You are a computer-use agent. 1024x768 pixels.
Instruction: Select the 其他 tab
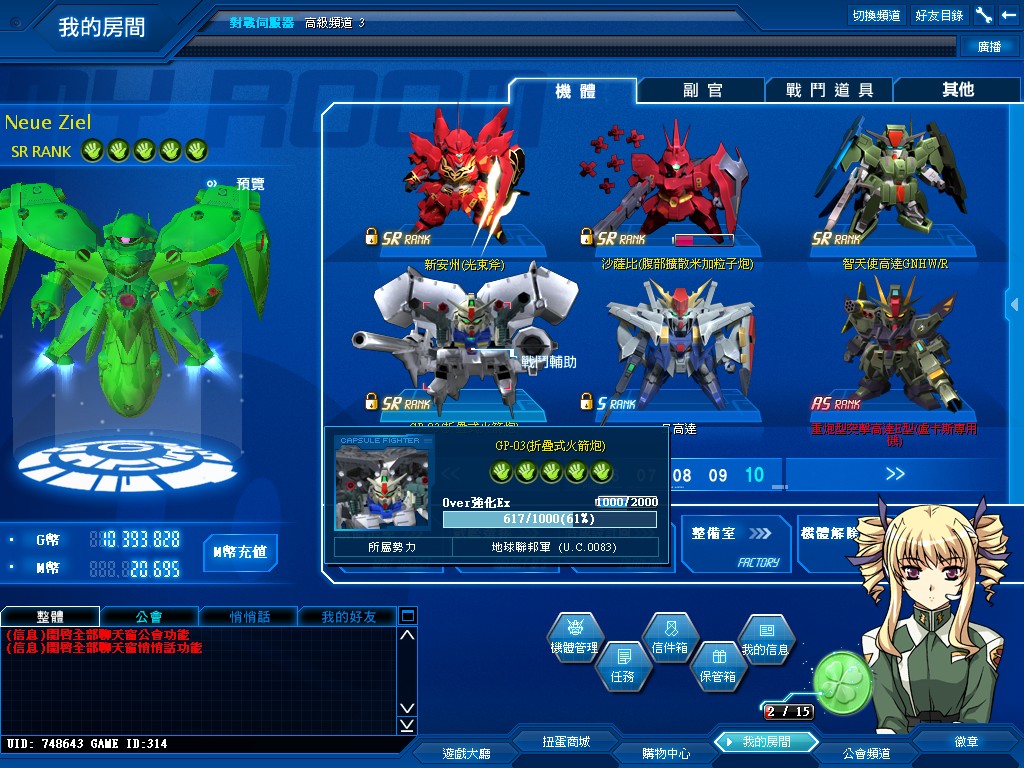(957, 90)
